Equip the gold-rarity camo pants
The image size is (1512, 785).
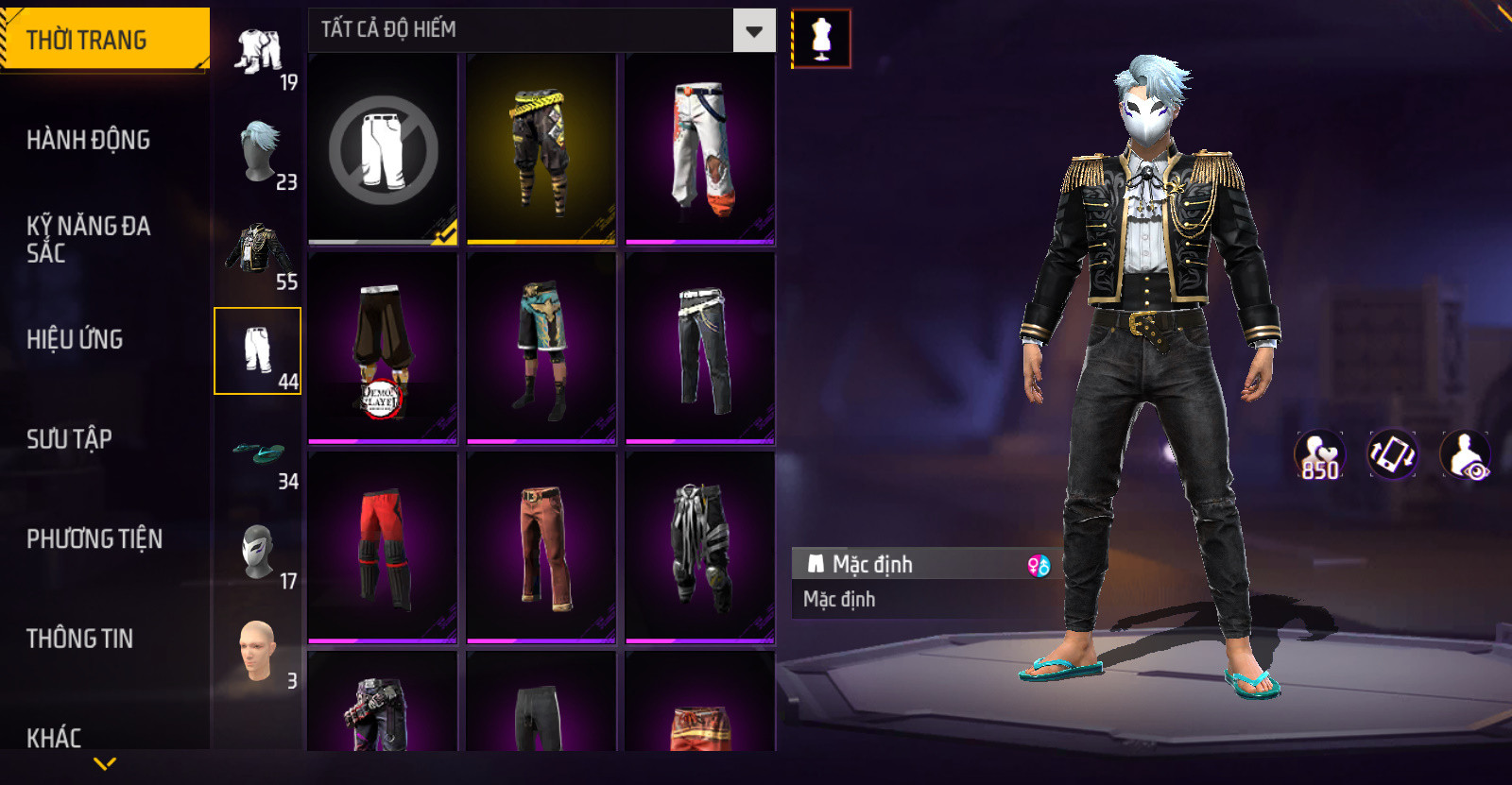pos(541,149)
